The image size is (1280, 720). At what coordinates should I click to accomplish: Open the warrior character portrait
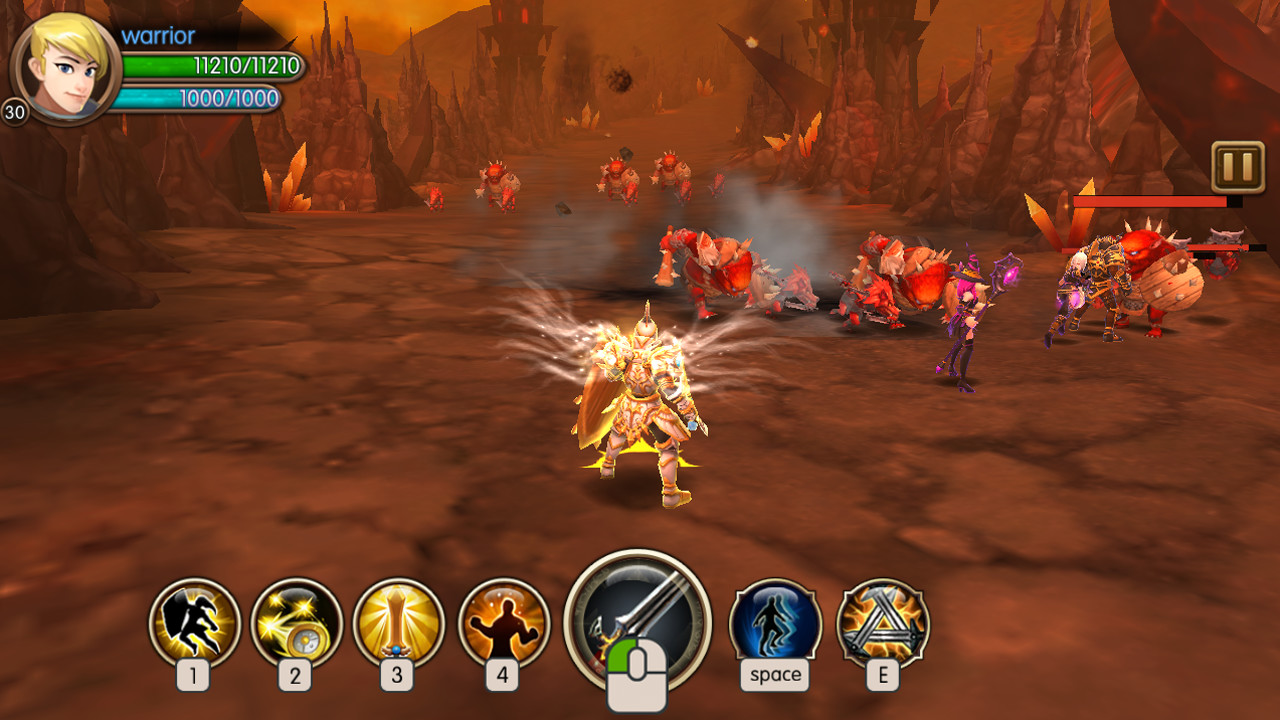(x=66, y=68)
